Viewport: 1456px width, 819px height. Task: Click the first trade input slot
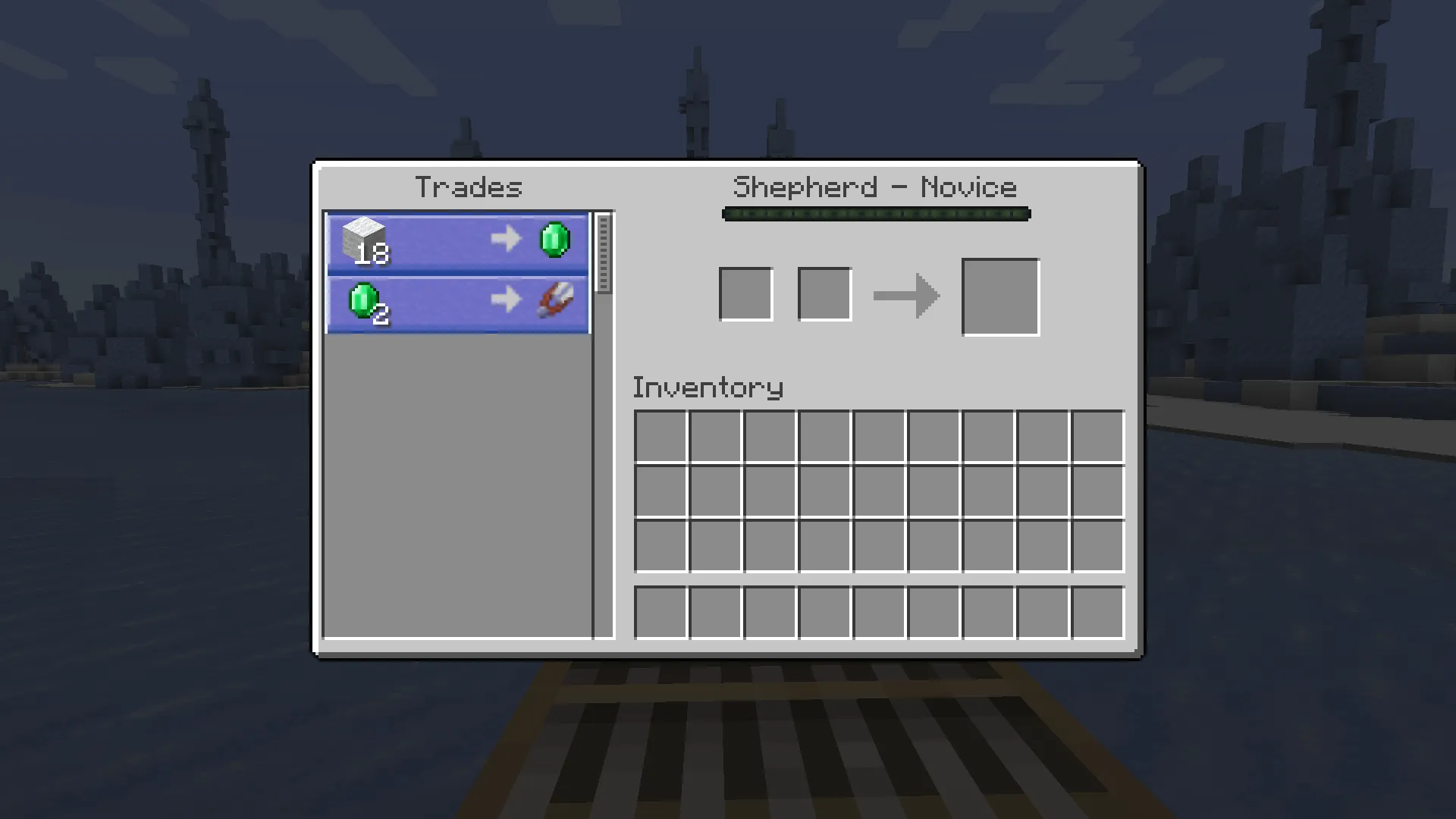pos(746,293)
